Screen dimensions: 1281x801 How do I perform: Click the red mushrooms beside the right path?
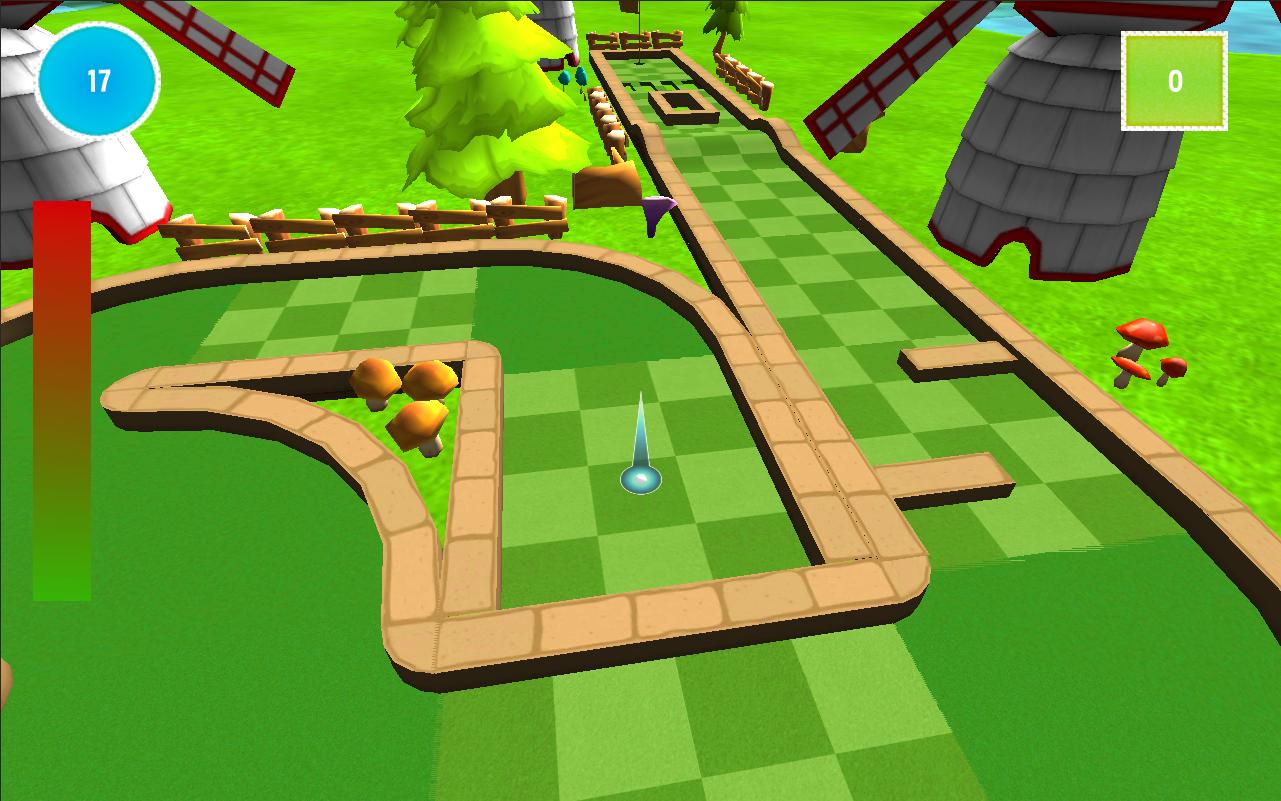click(1145, 349)
